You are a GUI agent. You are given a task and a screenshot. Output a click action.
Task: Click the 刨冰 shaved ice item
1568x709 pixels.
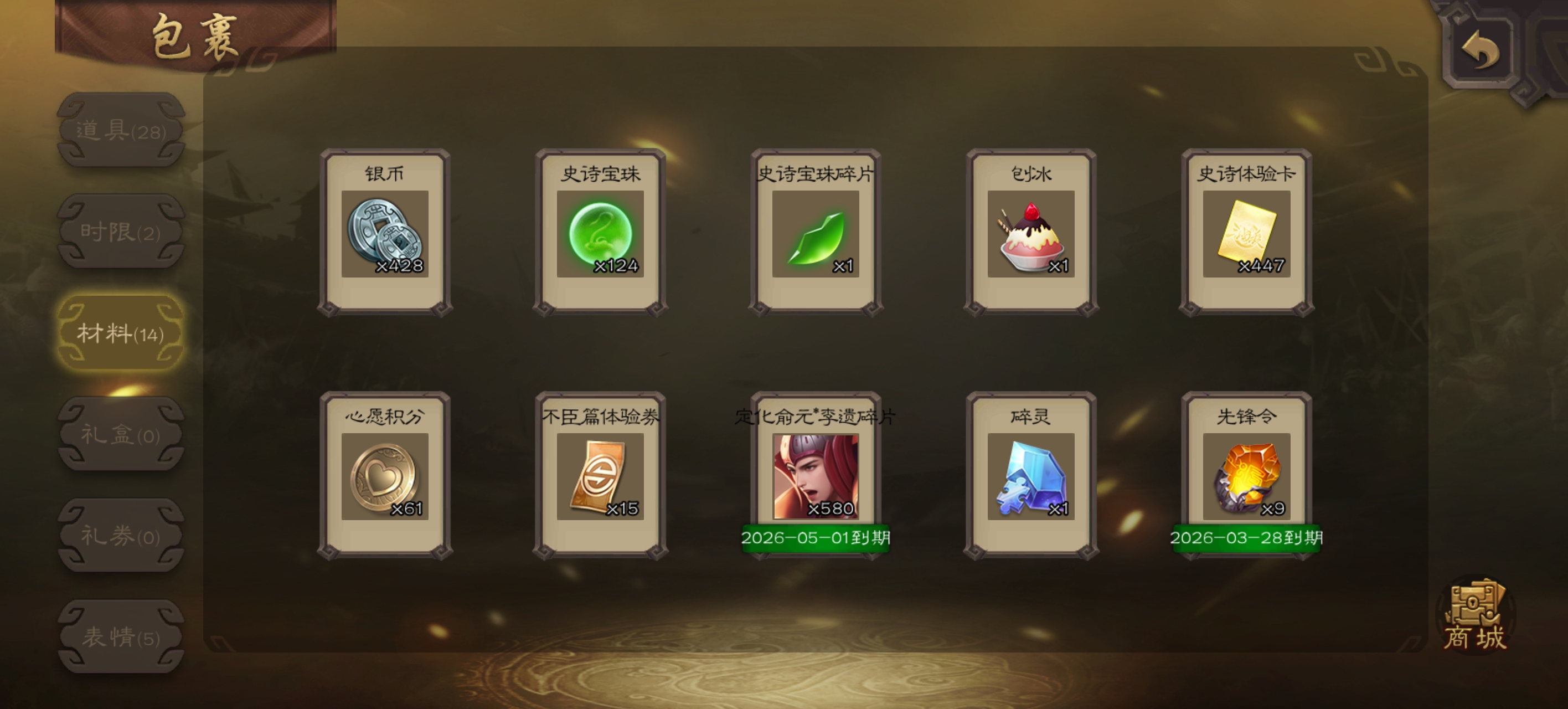[1031, 234]
